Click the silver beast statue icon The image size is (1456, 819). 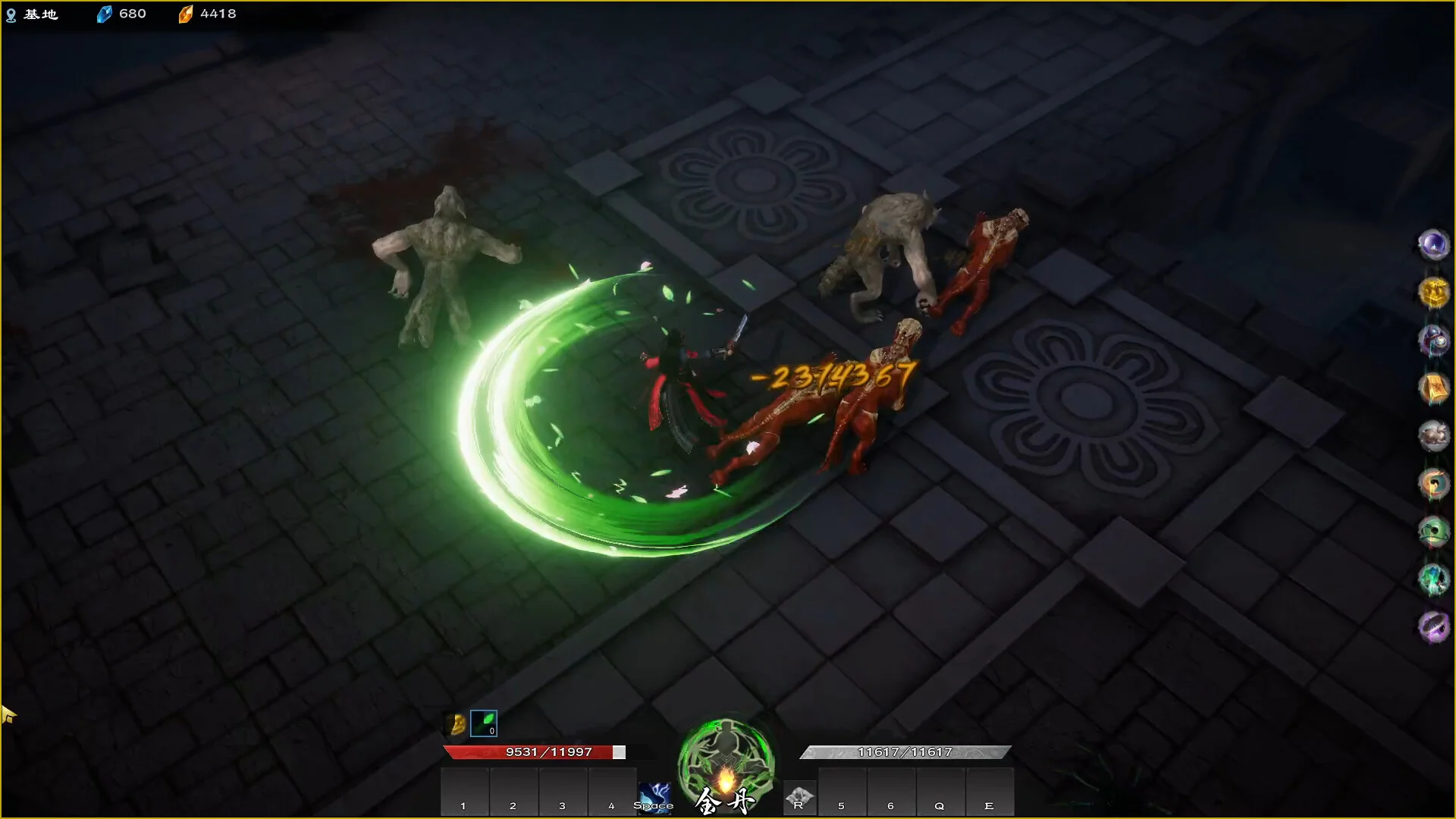tap(1433, 436)
